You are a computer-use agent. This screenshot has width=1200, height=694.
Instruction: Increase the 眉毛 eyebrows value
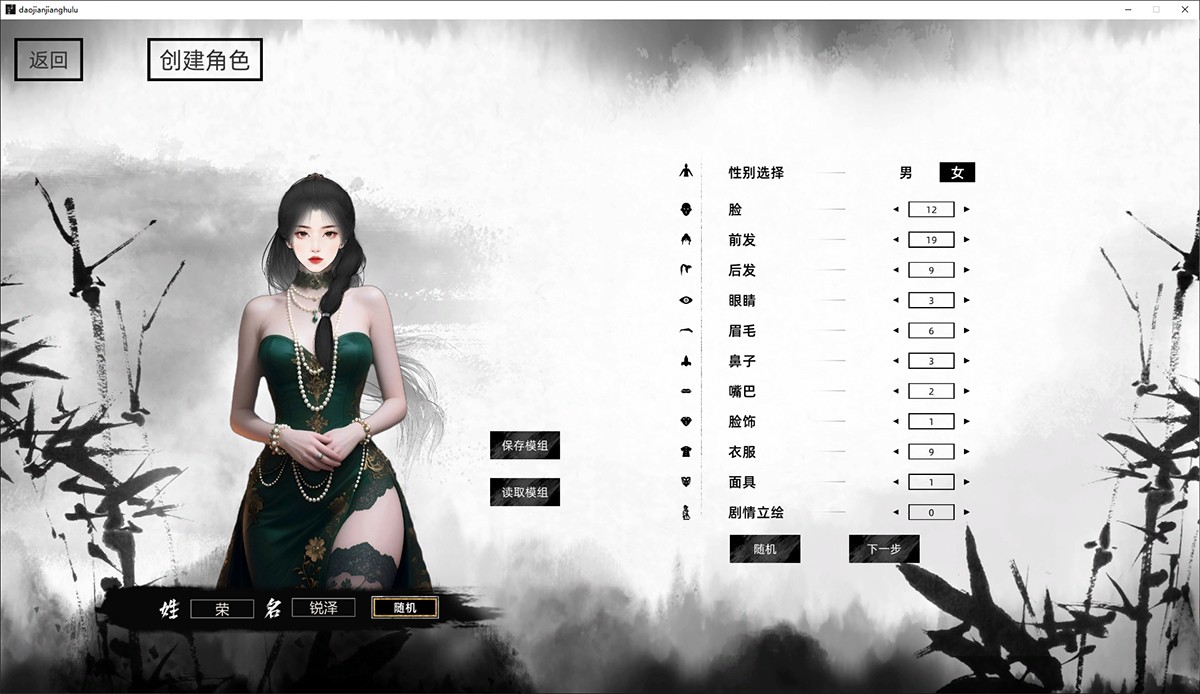click(x=966, y=331)
